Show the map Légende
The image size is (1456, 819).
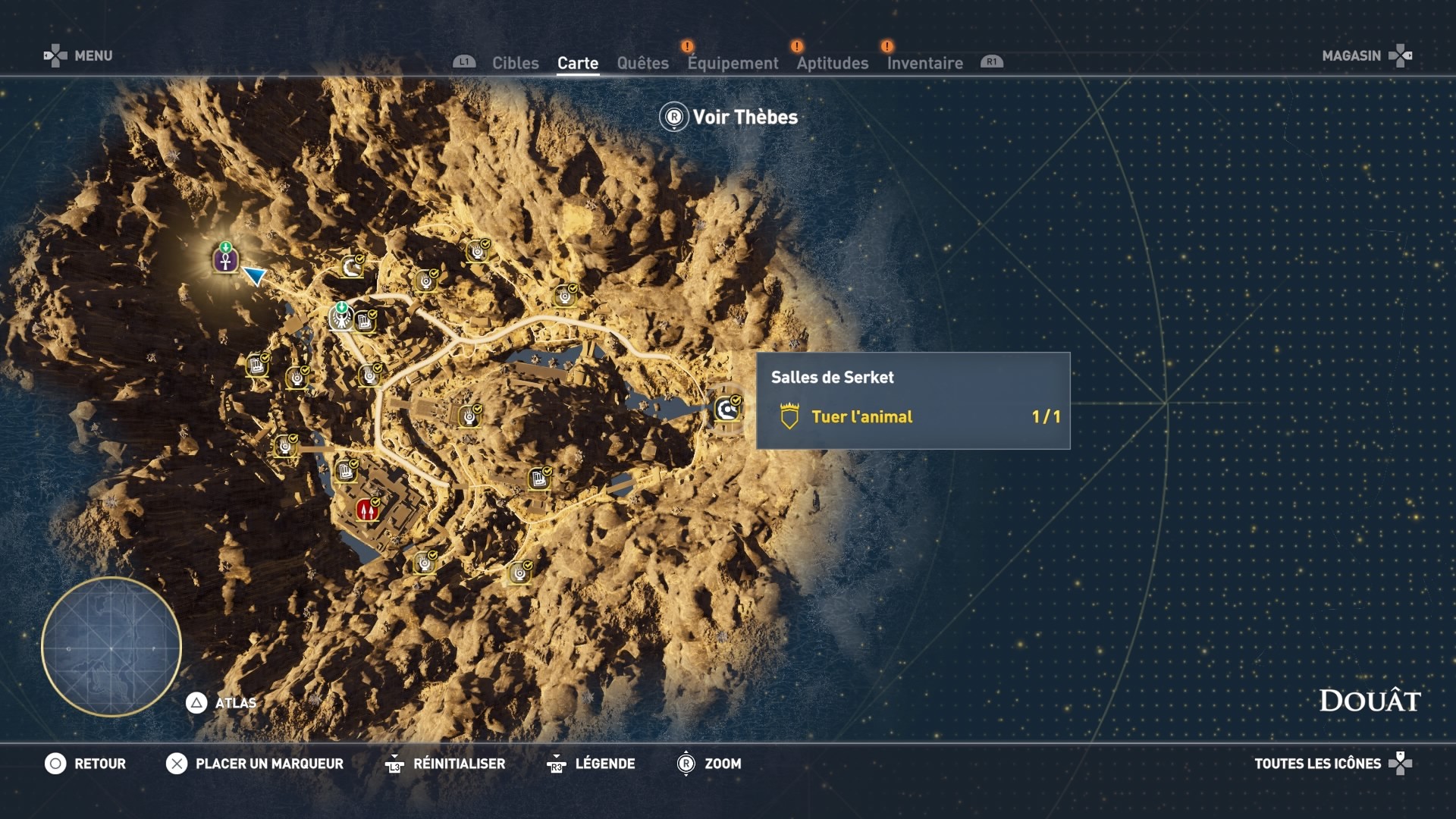point(591,764)
